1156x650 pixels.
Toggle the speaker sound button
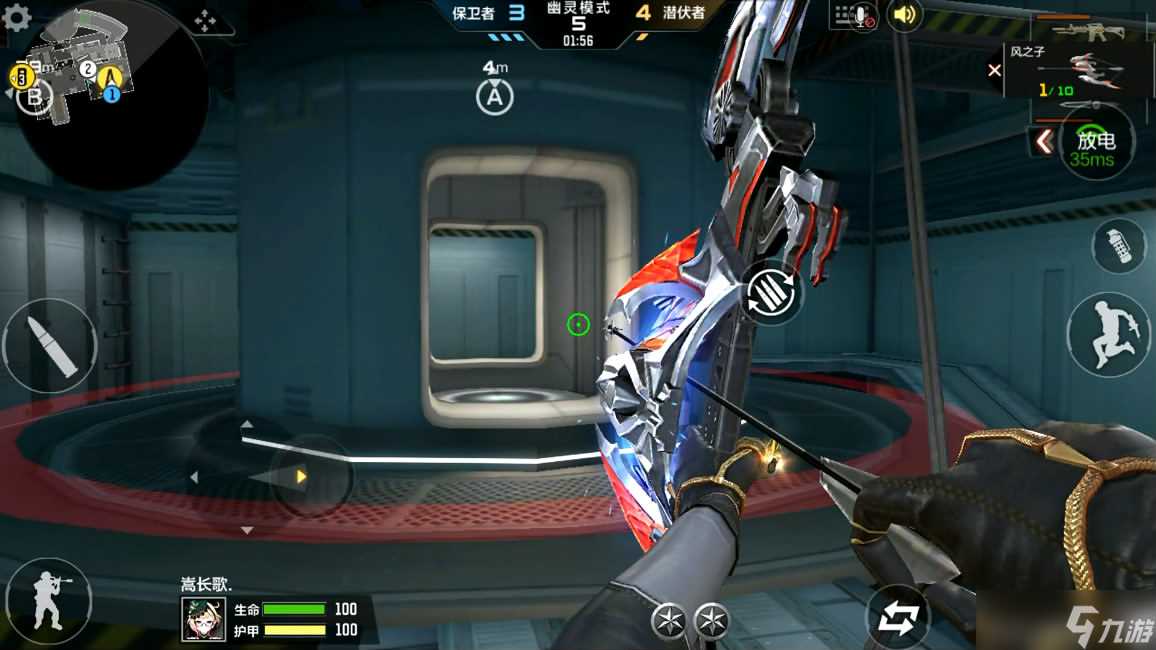(x=904, y=15)
